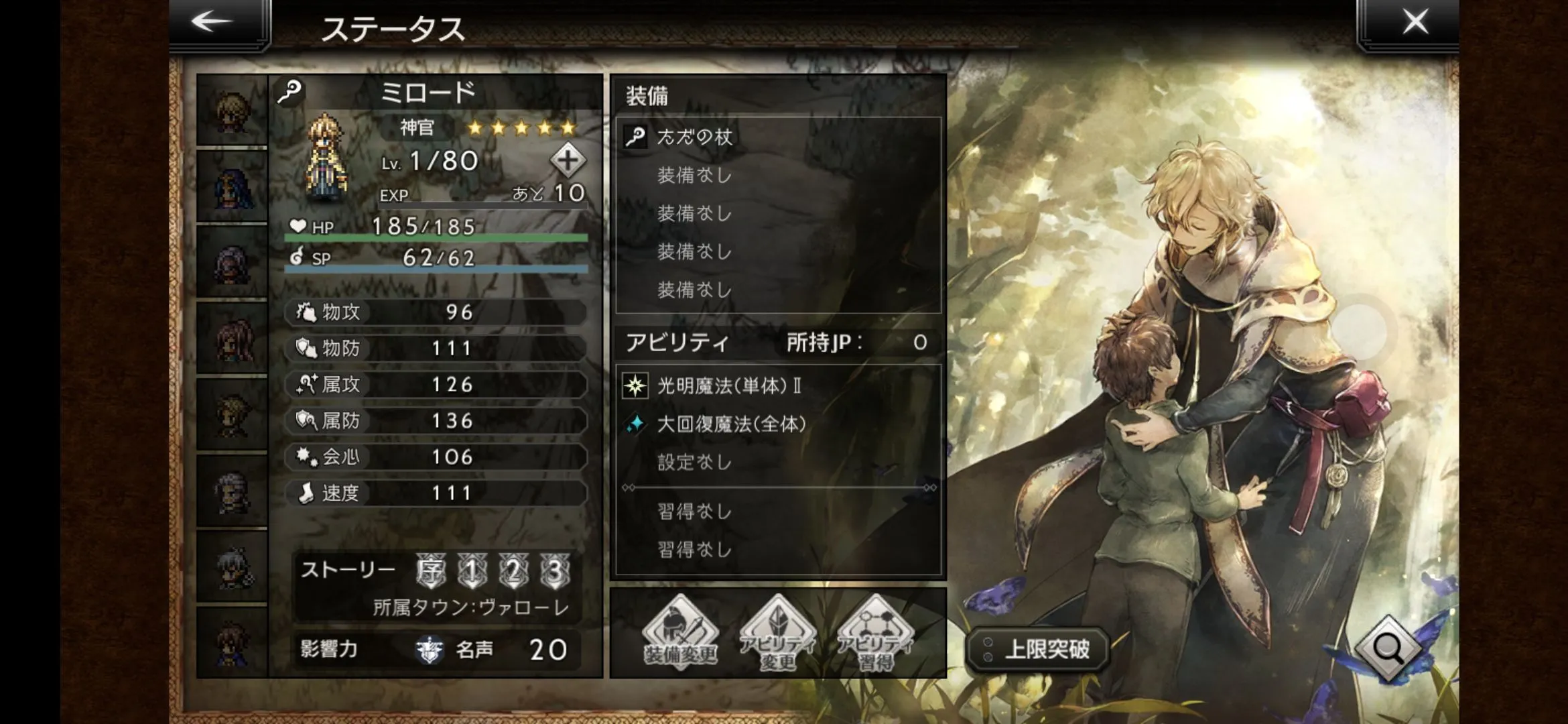Go back with the arrow button
Screen dimensions: 1568x724
[213, 22]
